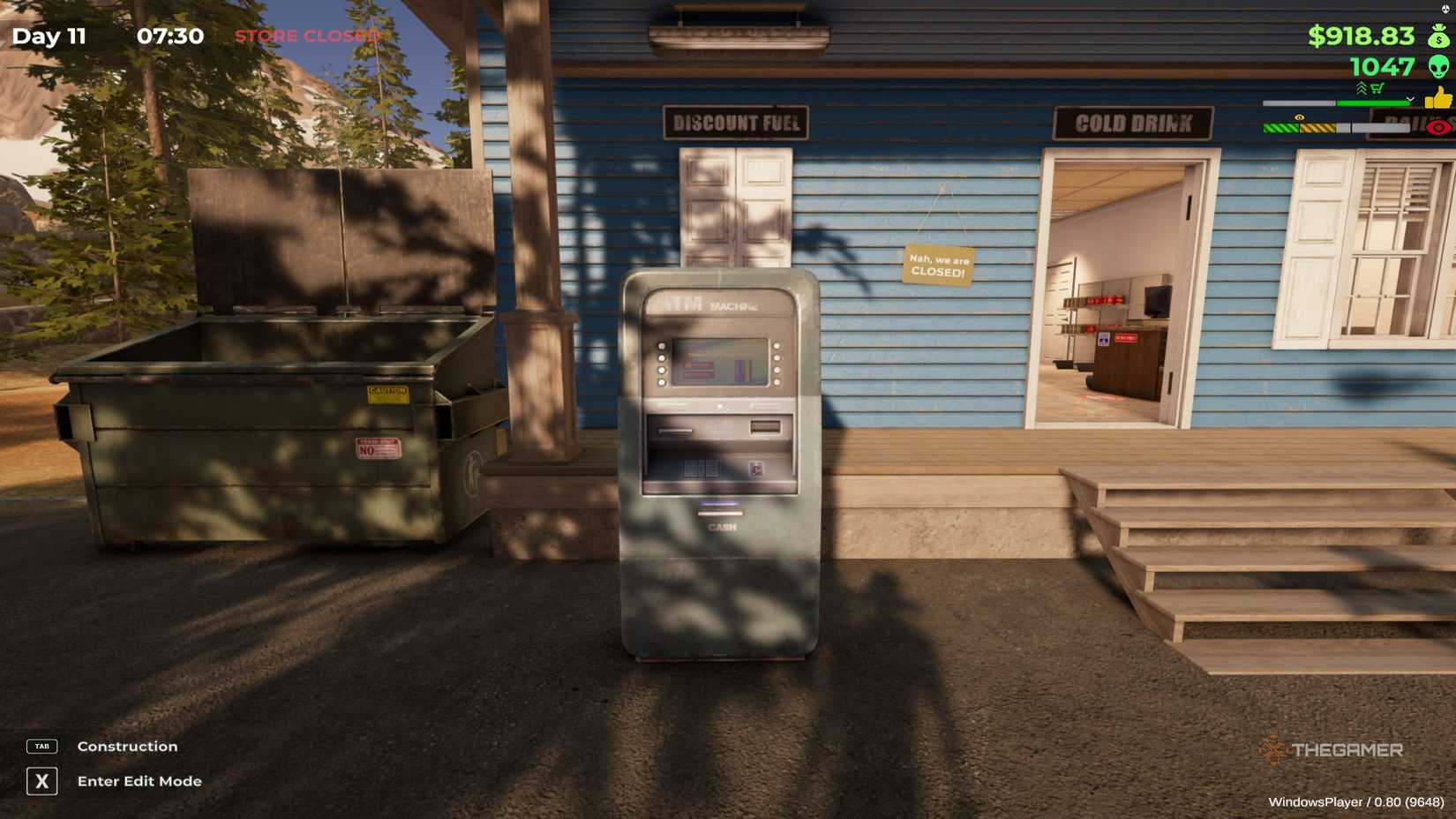Click STORE CLOSED to toggle store status
This screenshot has height=819, width=1456.
point(305,36)
